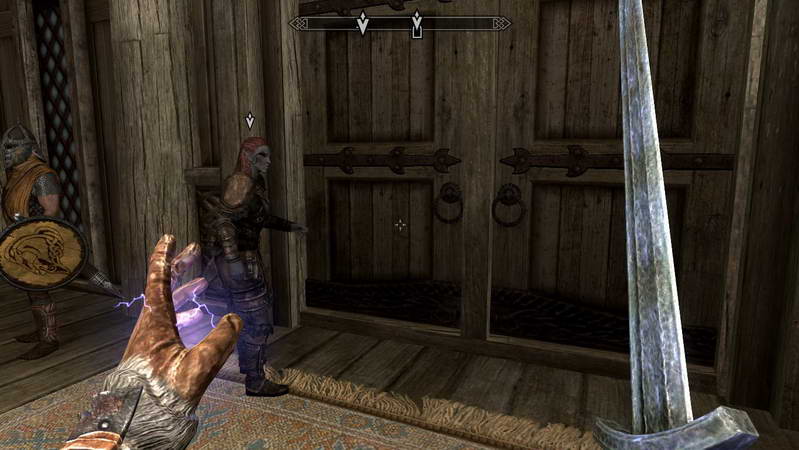799x450 pixels.
Task: Select the compass quest marker with door bracket
Action: tap(417, 24)
